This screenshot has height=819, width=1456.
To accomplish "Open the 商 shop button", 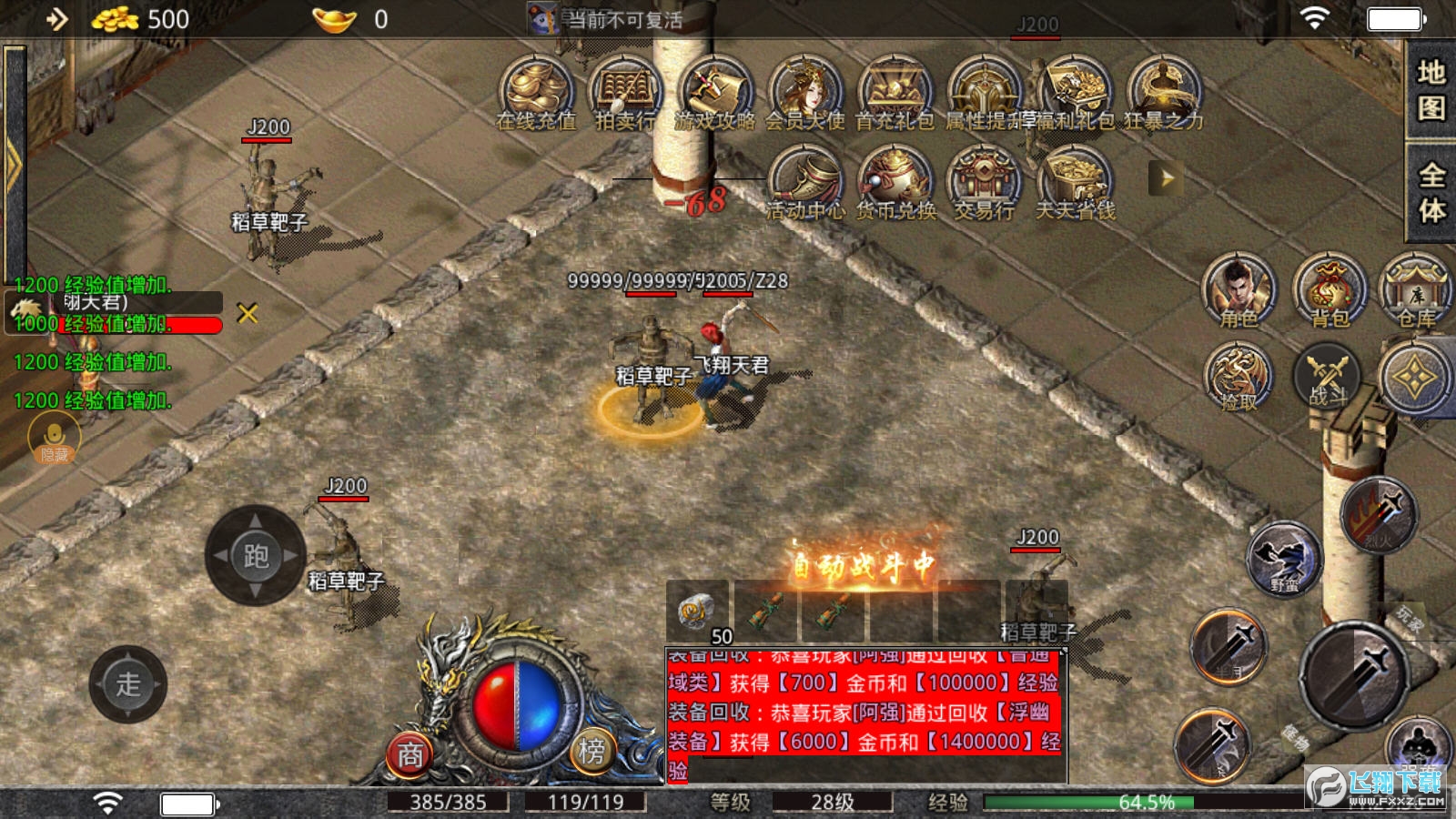I will (410, 754).
